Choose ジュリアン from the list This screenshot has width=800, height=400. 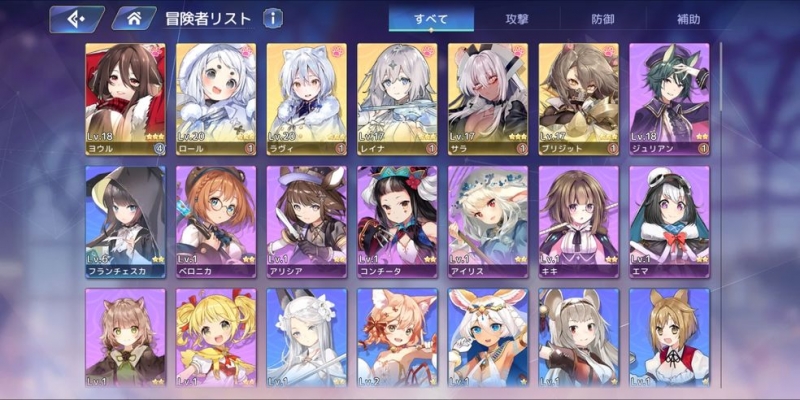tap(669, 98)
